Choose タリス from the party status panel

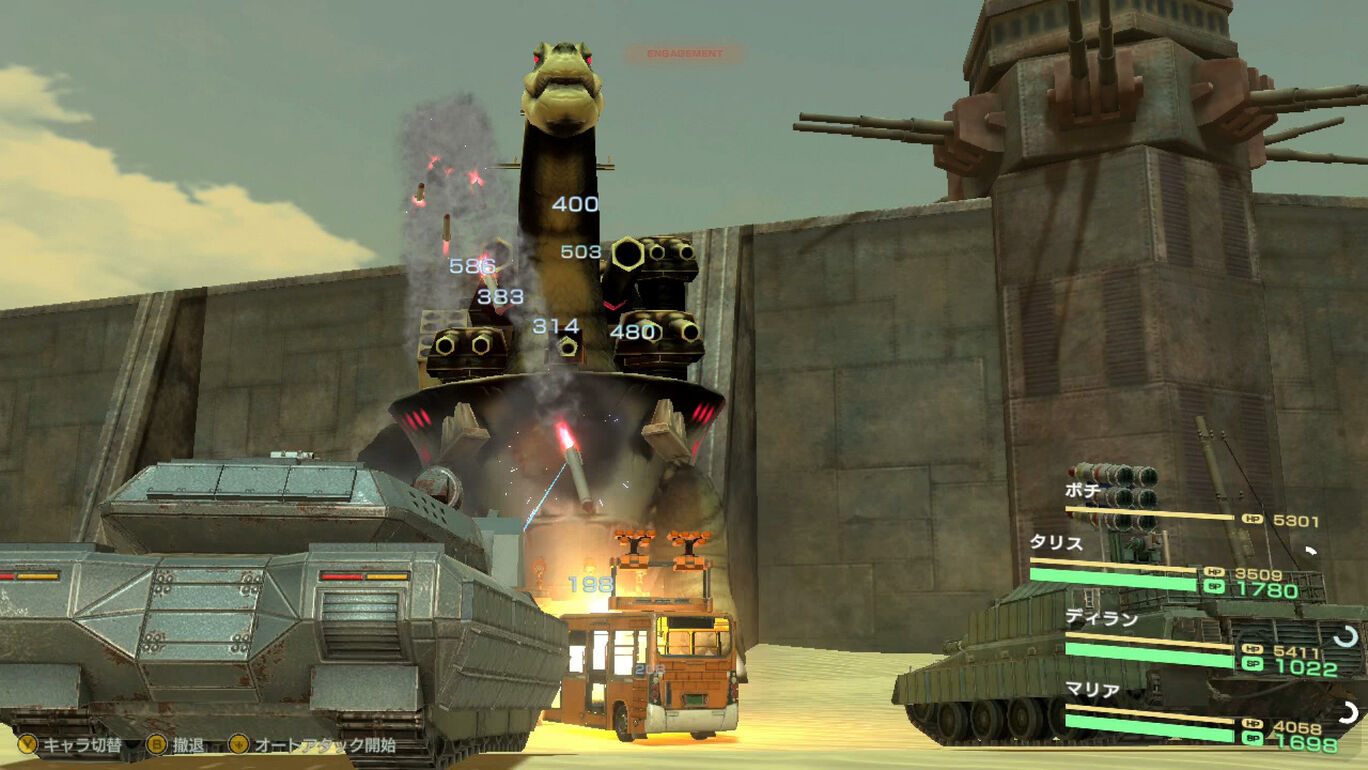1056,543
